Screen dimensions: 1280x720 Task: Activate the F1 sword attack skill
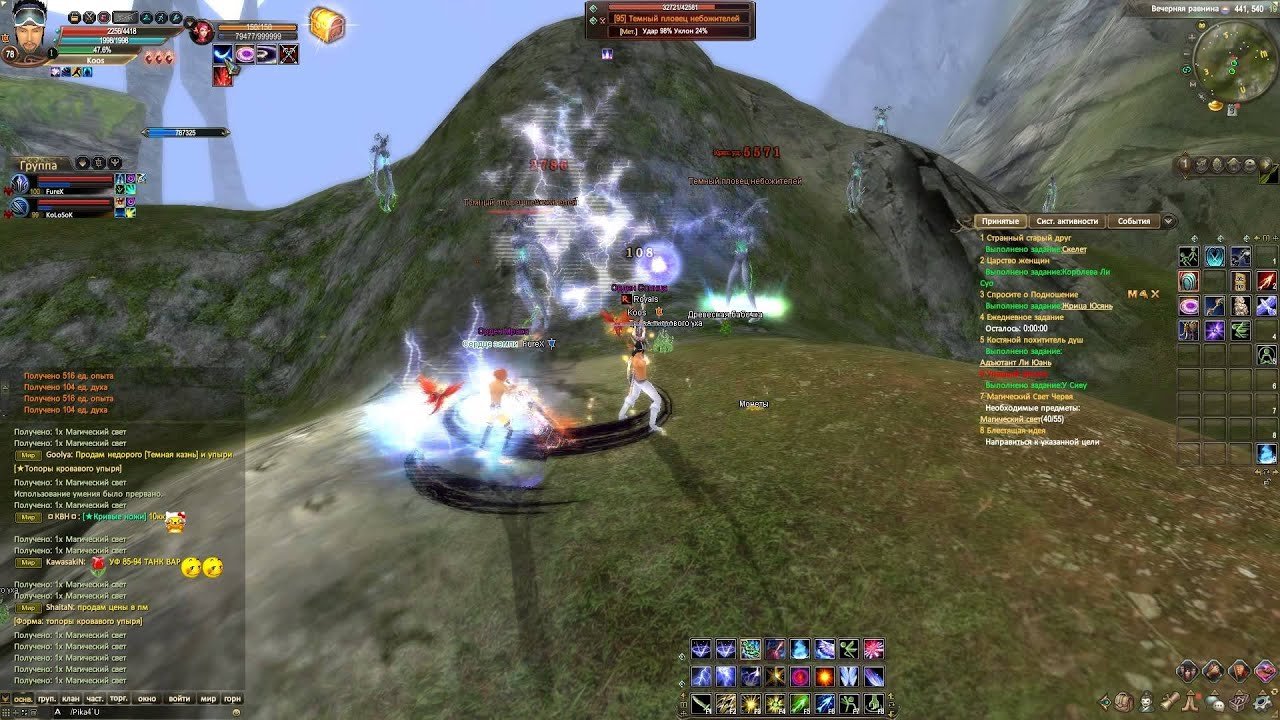[x=701, y=704]
